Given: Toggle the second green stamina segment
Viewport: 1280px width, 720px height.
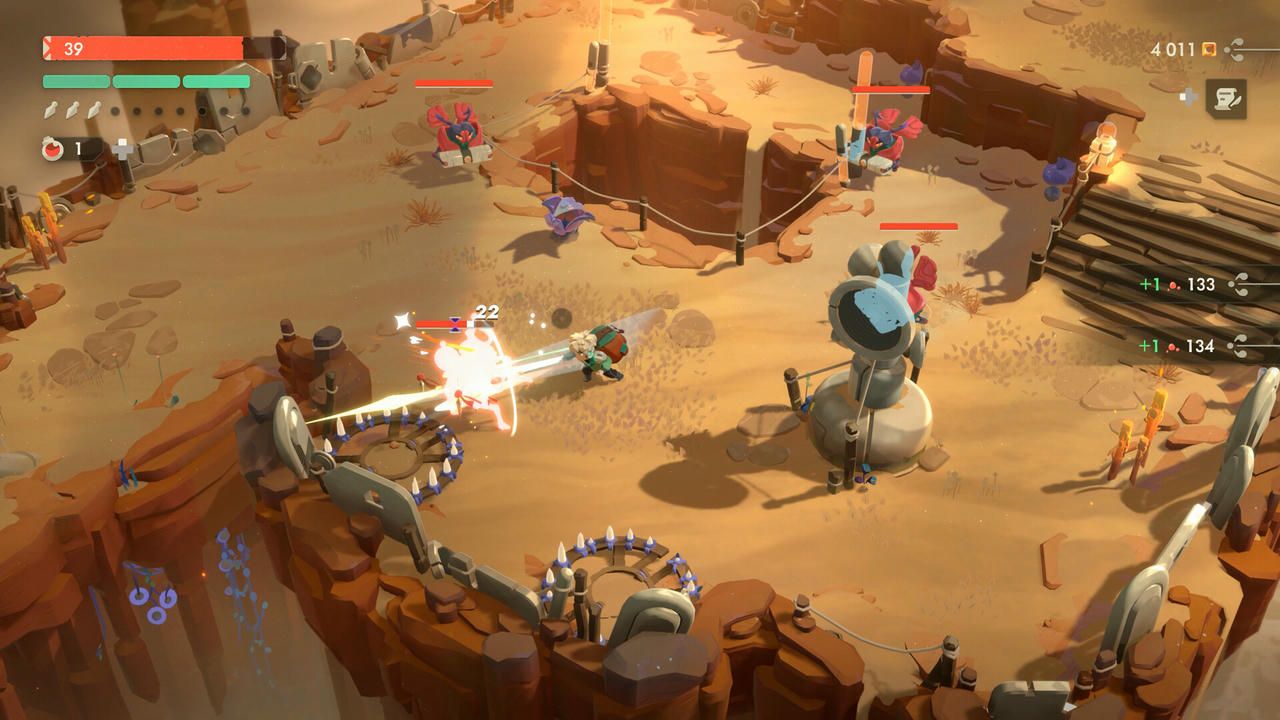Looking at the screenshot, I should point(146,81).
